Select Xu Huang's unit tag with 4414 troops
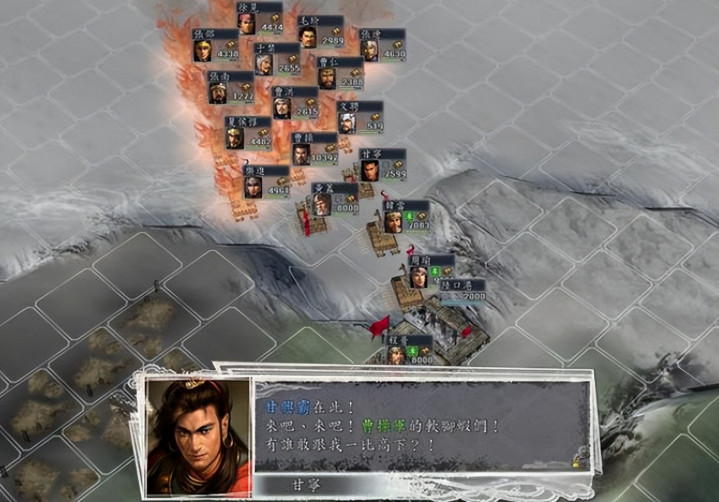This screenshot has height=502, width=719. coord(261,19)
